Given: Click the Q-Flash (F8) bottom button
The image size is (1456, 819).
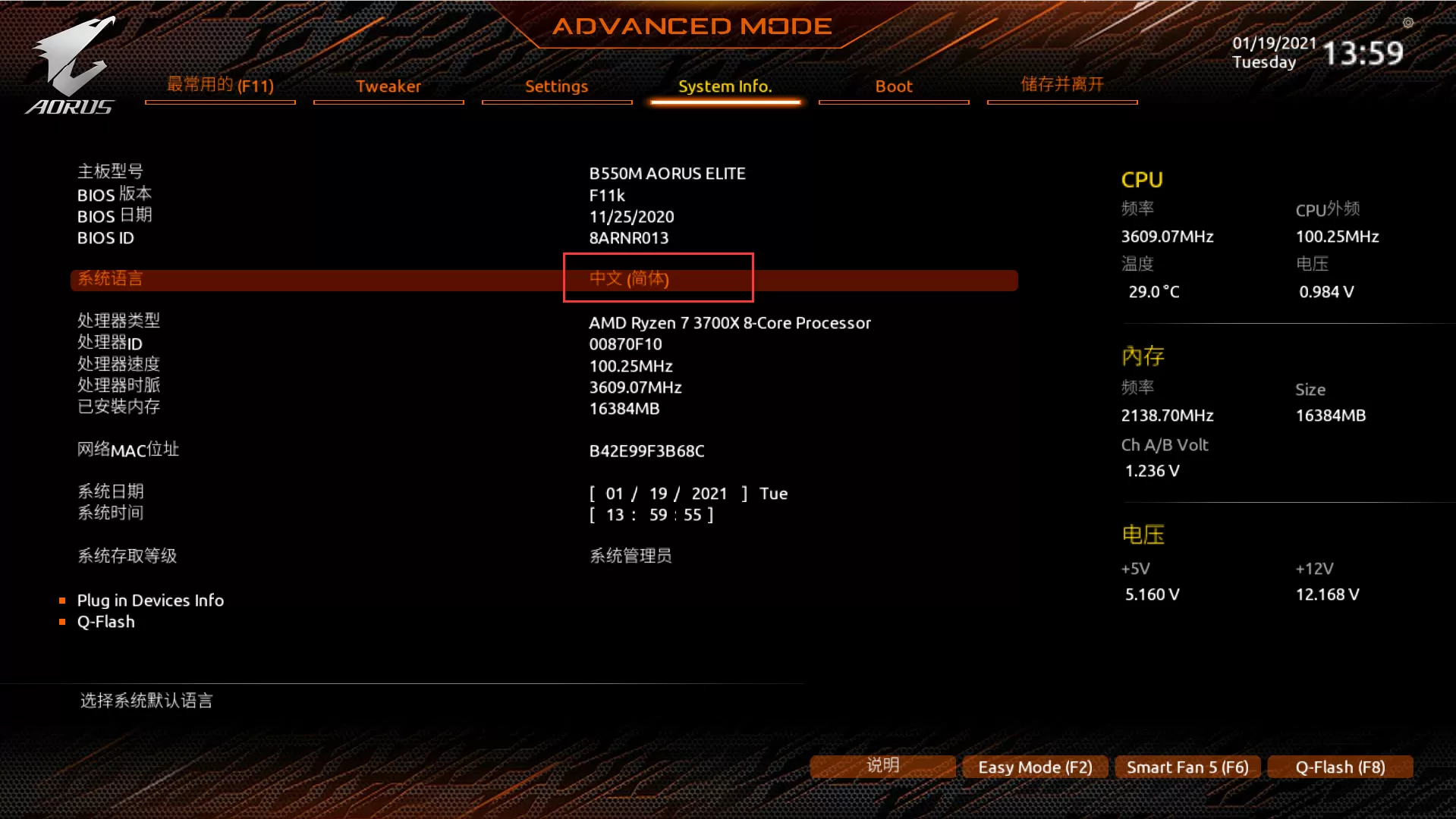Looking at the screenshot, I should [x=1340, y=767].
